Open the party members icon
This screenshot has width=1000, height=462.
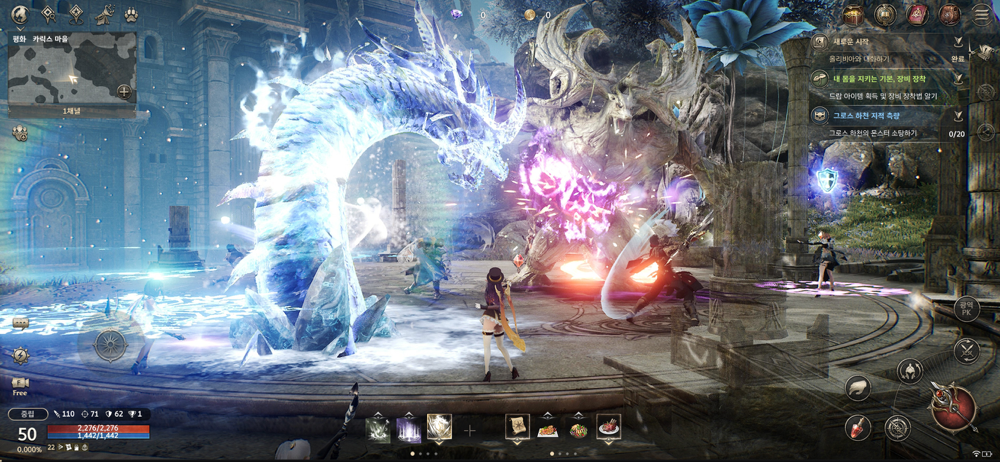point(20,133)
